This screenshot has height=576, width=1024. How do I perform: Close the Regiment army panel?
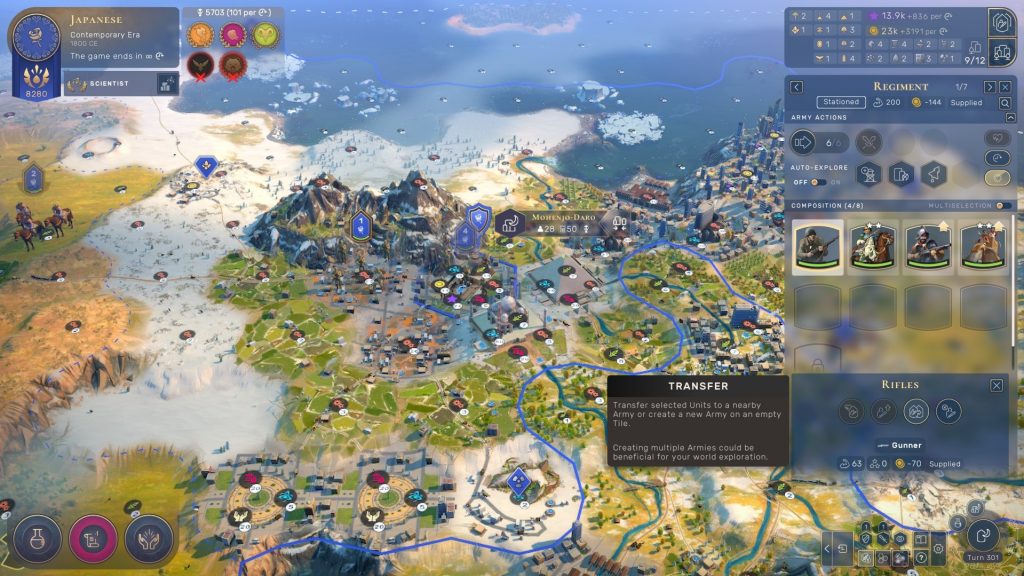point(1005,87)
